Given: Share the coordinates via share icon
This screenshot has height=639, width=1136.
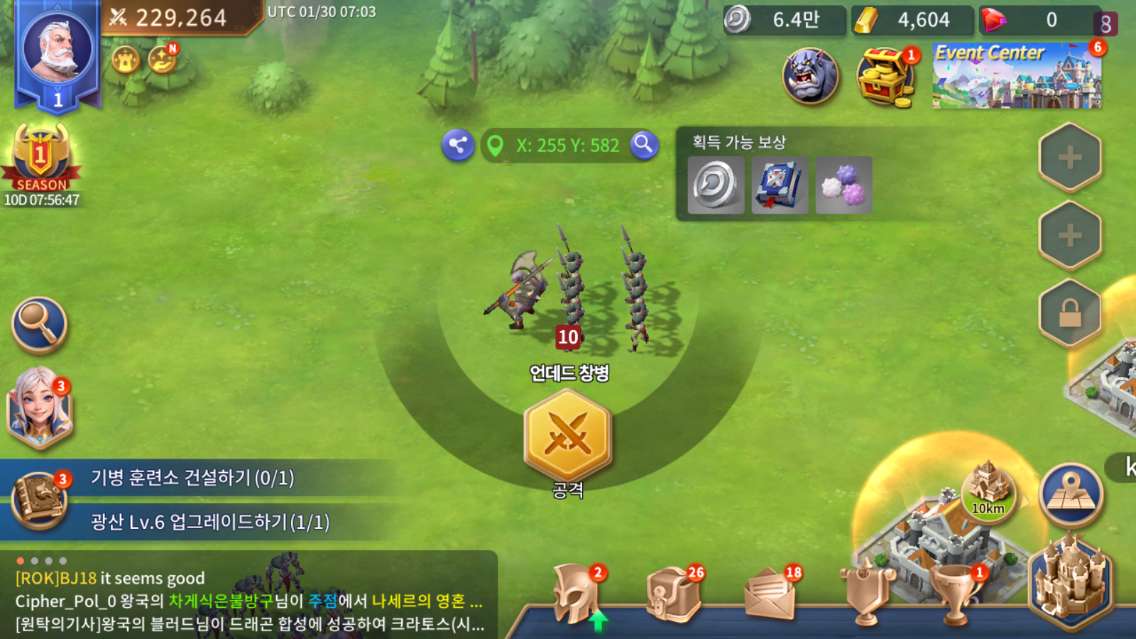Looking at the screenshot, I should tap(458, 145).
